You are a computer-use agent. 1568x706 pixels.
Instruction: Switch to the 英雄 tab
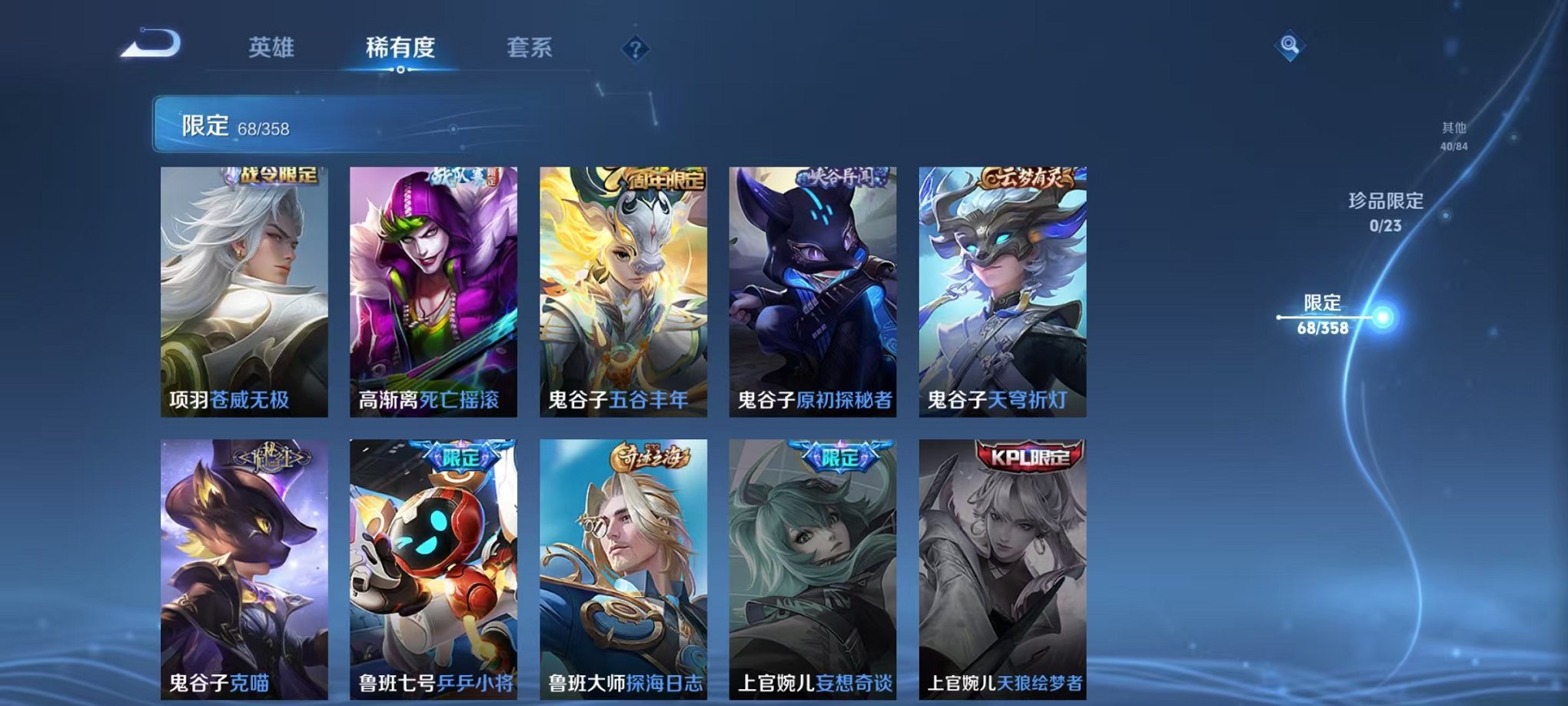[x=273, y=48]
